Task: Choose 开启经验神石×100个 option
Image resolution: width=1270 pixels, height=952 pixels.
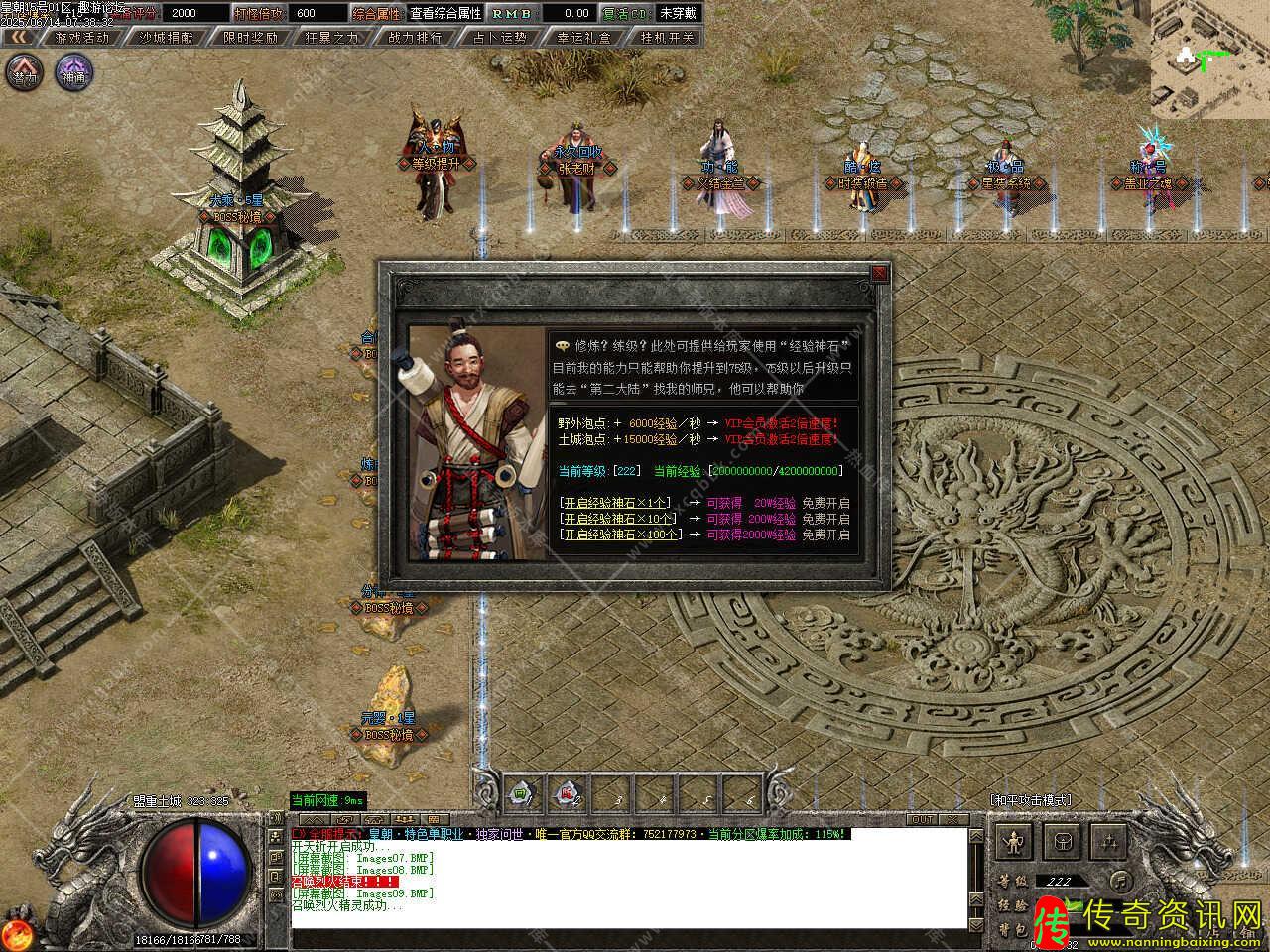Action: pos(621,535)
